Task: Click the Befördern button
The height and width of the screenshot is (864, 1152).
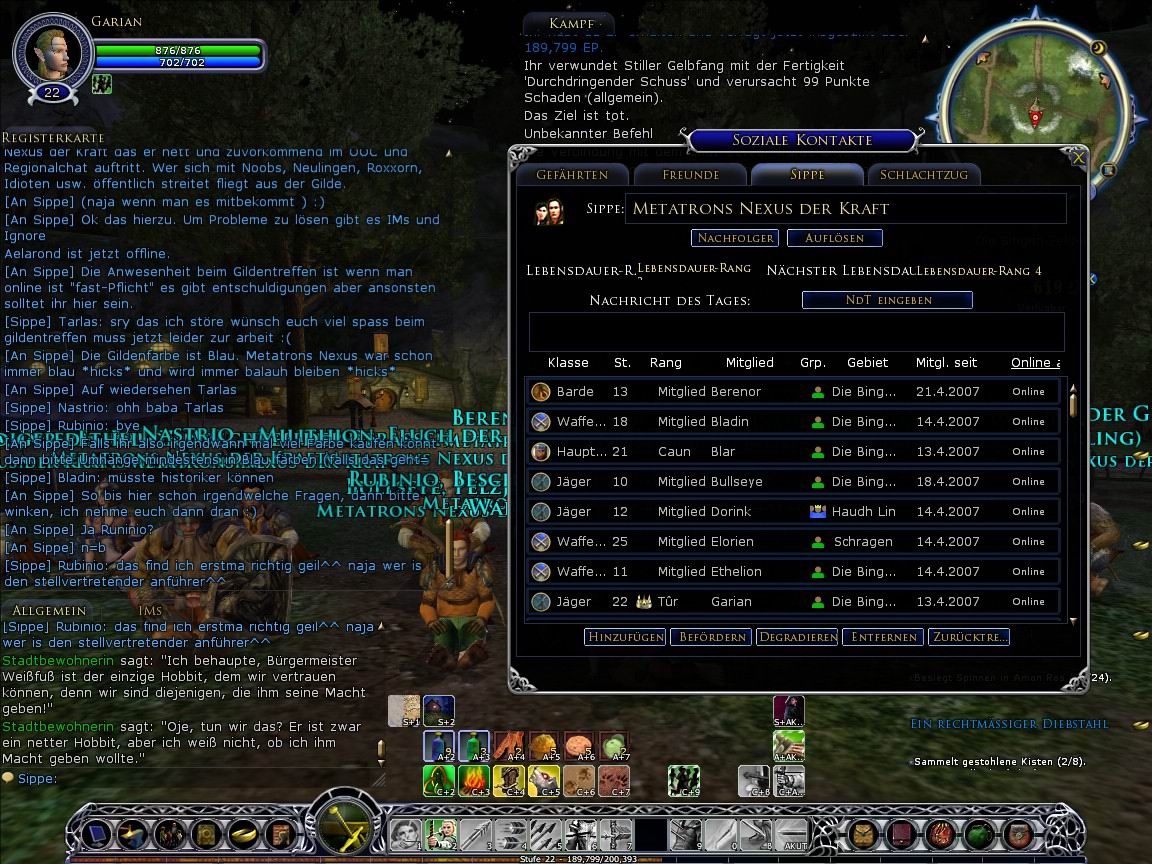Action: click(710, 637)
